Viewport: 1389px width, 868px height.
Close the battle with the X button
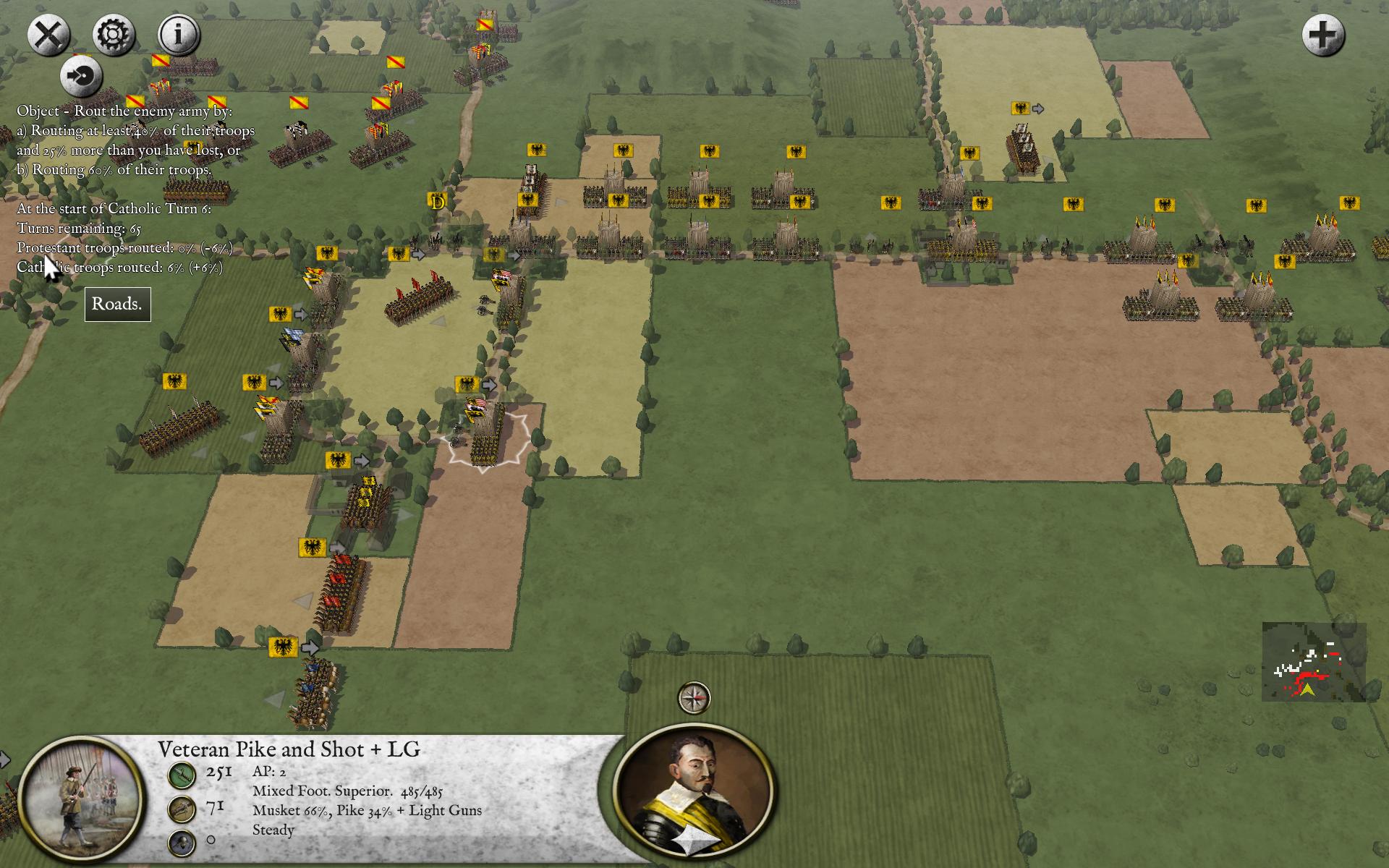48,34
